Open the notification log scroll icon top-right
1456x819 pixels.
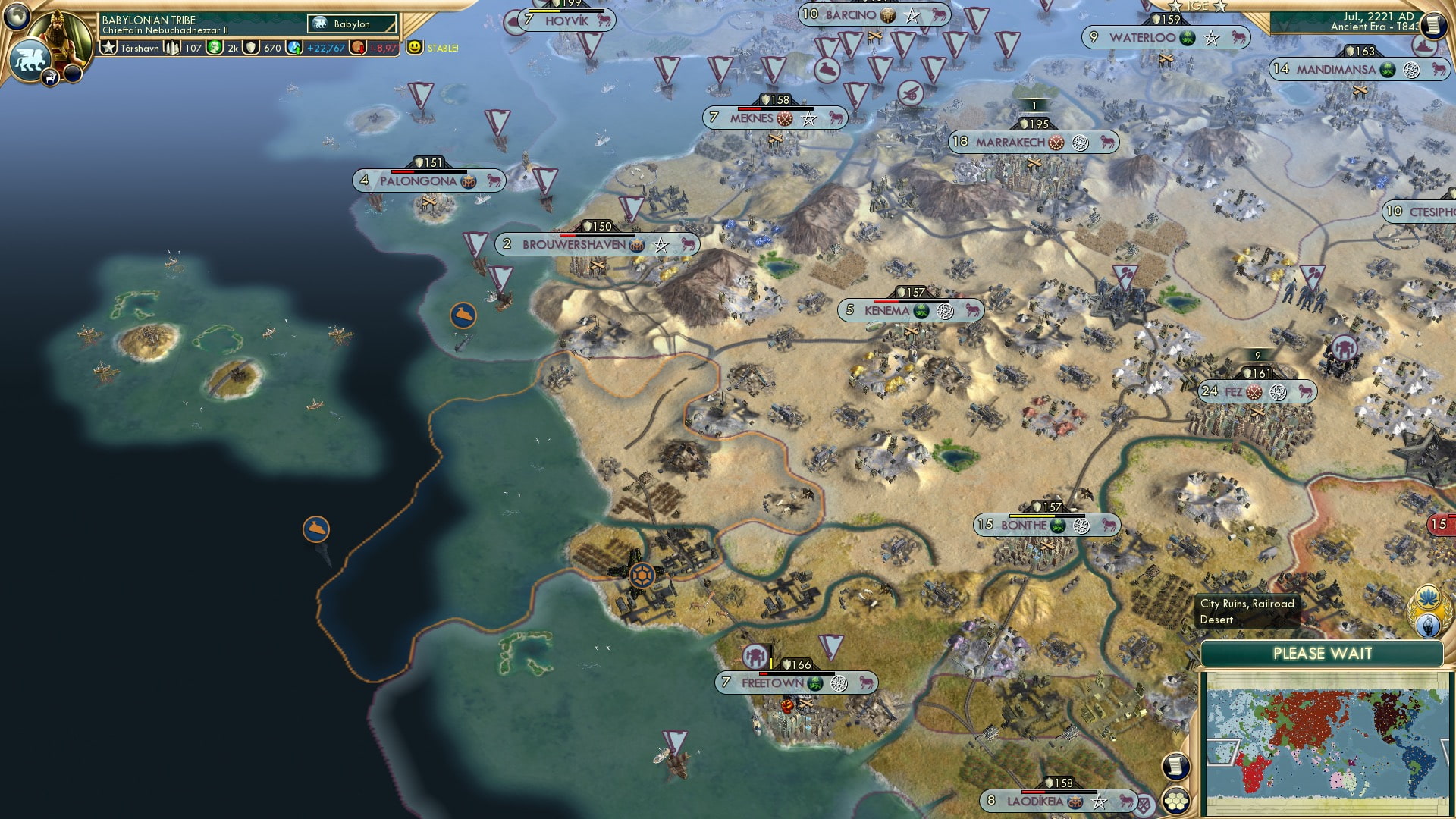click(x=1435, y=24)
